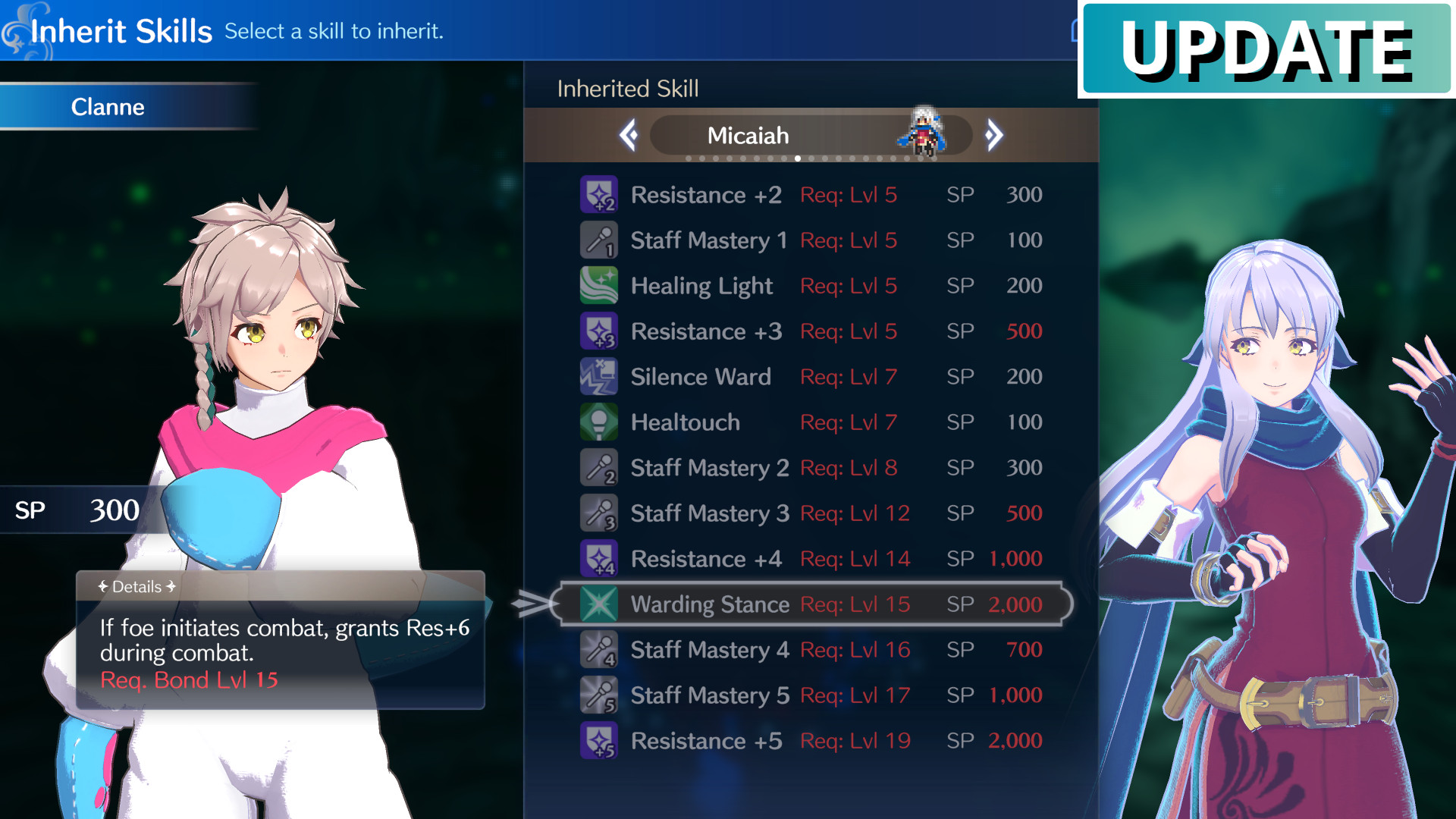1456x819 pixels.
Task: Switch to the Clanne character tab
Action: coord(108,107)
